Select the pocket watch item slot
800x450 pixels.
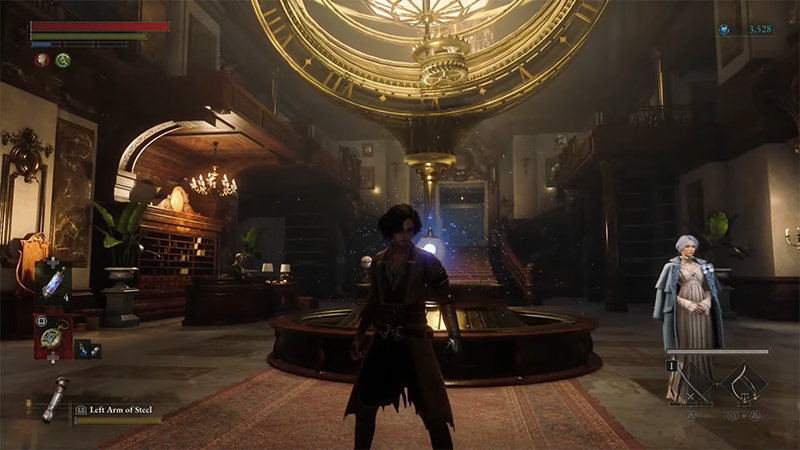(51, 336)
